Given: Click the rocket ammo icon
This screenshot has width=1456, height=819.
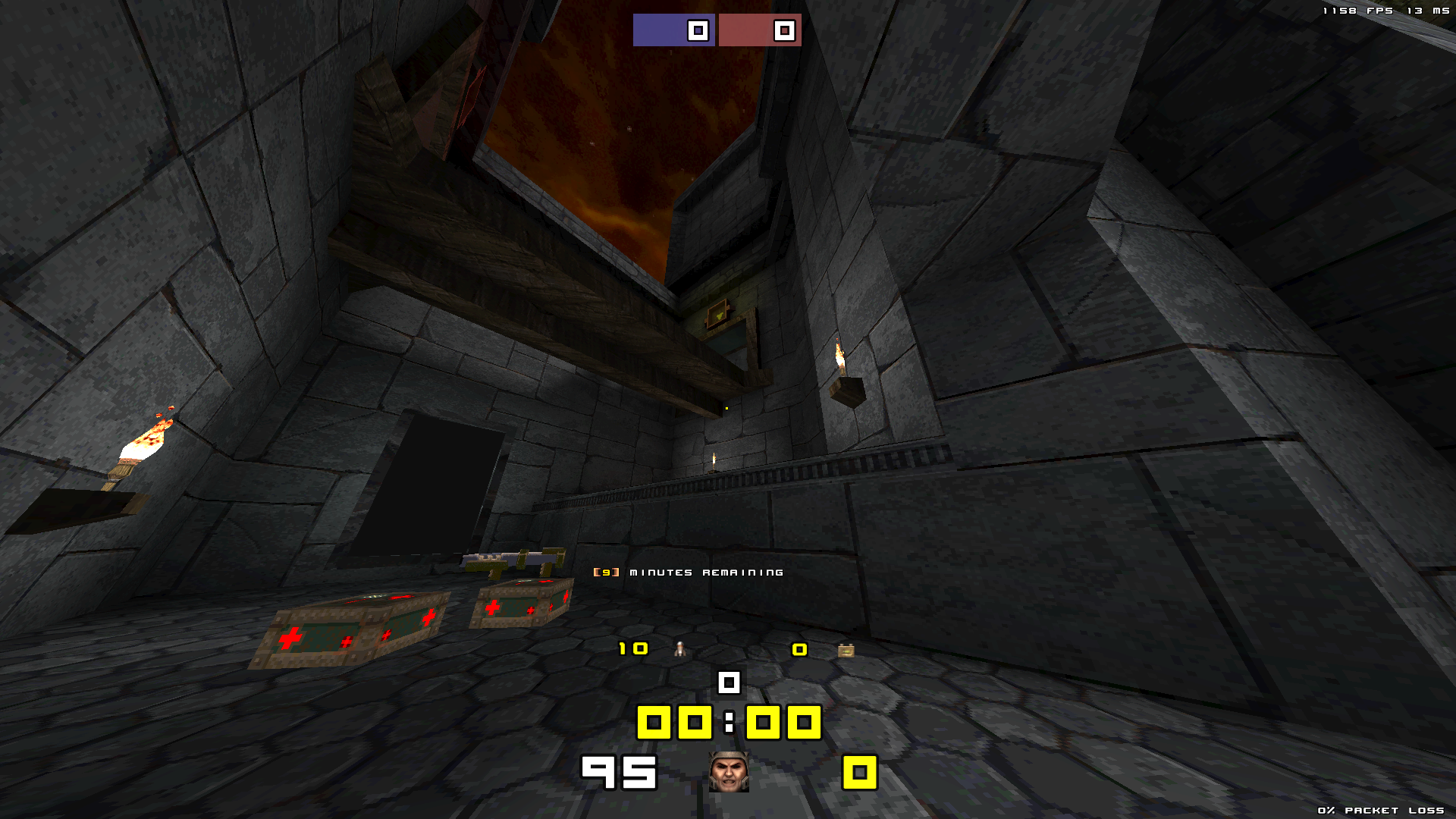Looking at the screenshot, I should point(680,649).
